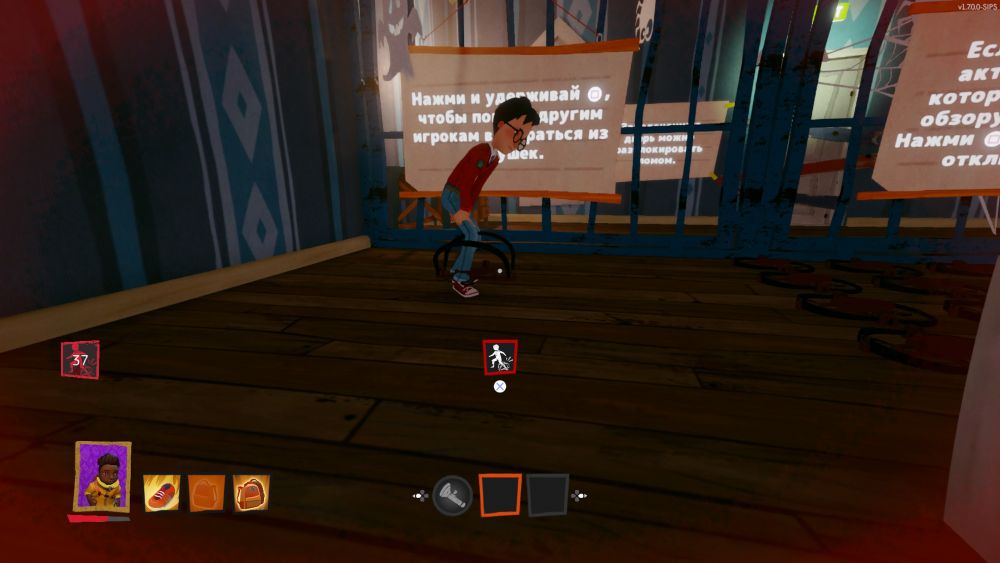Click the player character portrait
Viewport: 1000px width, 563px height.
click(102, 477)
